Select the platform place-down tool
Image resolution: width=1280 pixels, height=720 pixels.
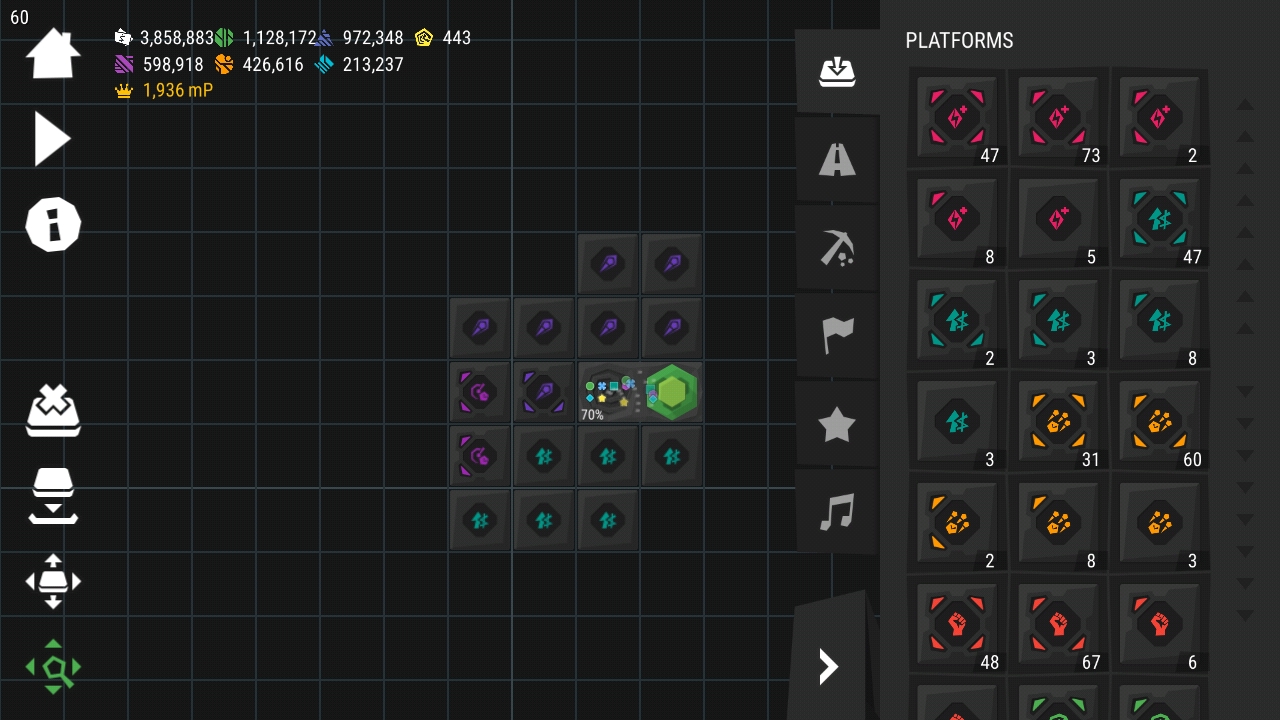click(x=53, y=495)
